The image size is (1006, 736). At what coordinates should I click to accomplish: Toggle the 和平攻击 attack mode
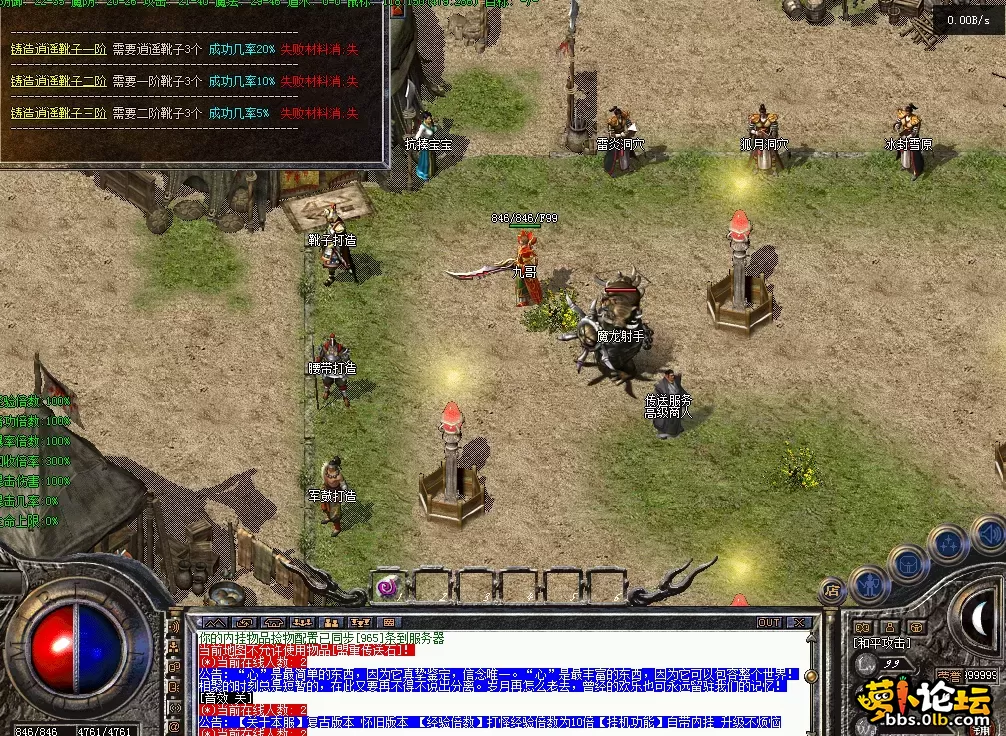pos(881,643)
